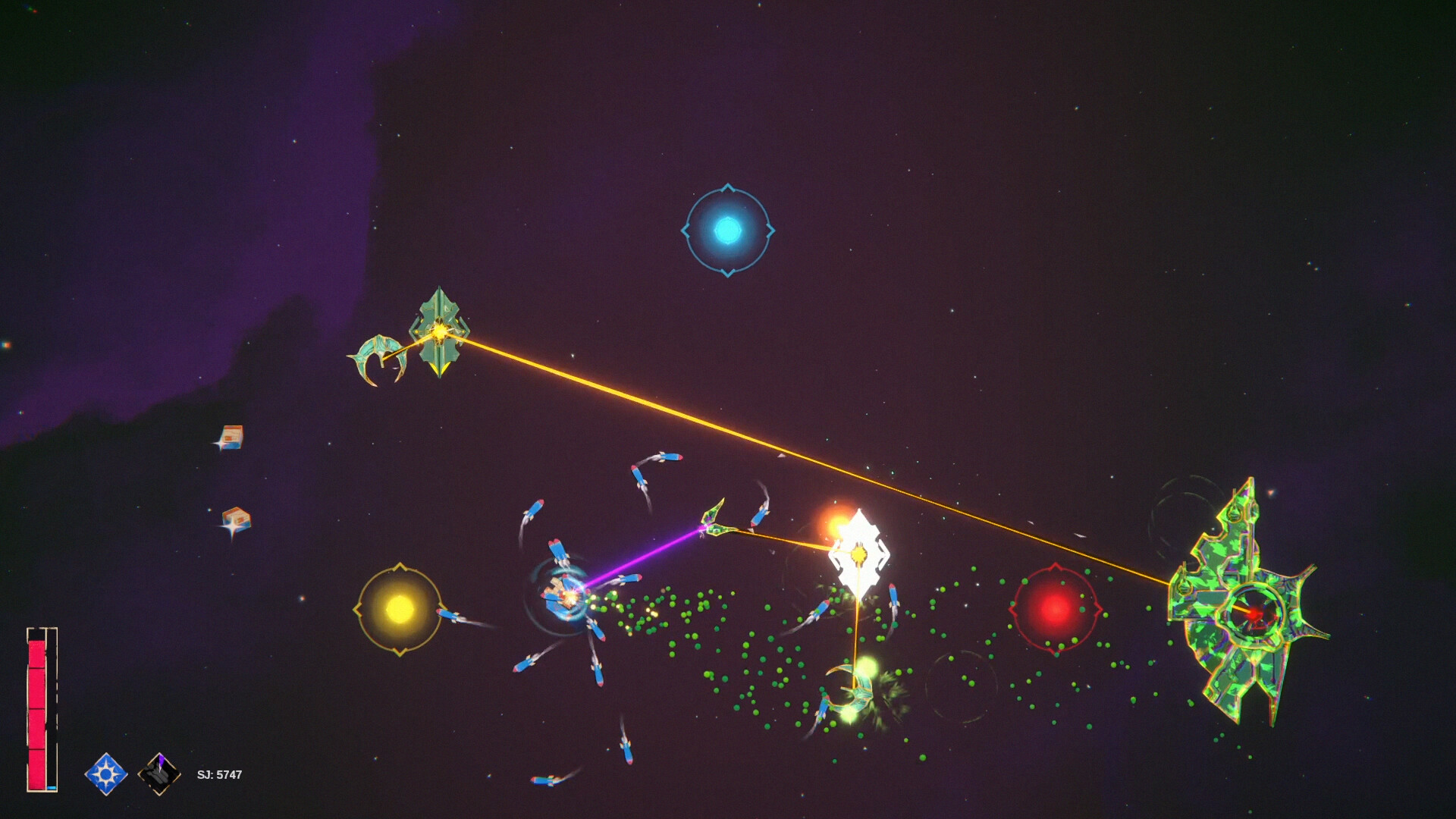This screenshot has width=1456, height=819.
Task: Click the upper supply crate on the left
Action: 232,438
